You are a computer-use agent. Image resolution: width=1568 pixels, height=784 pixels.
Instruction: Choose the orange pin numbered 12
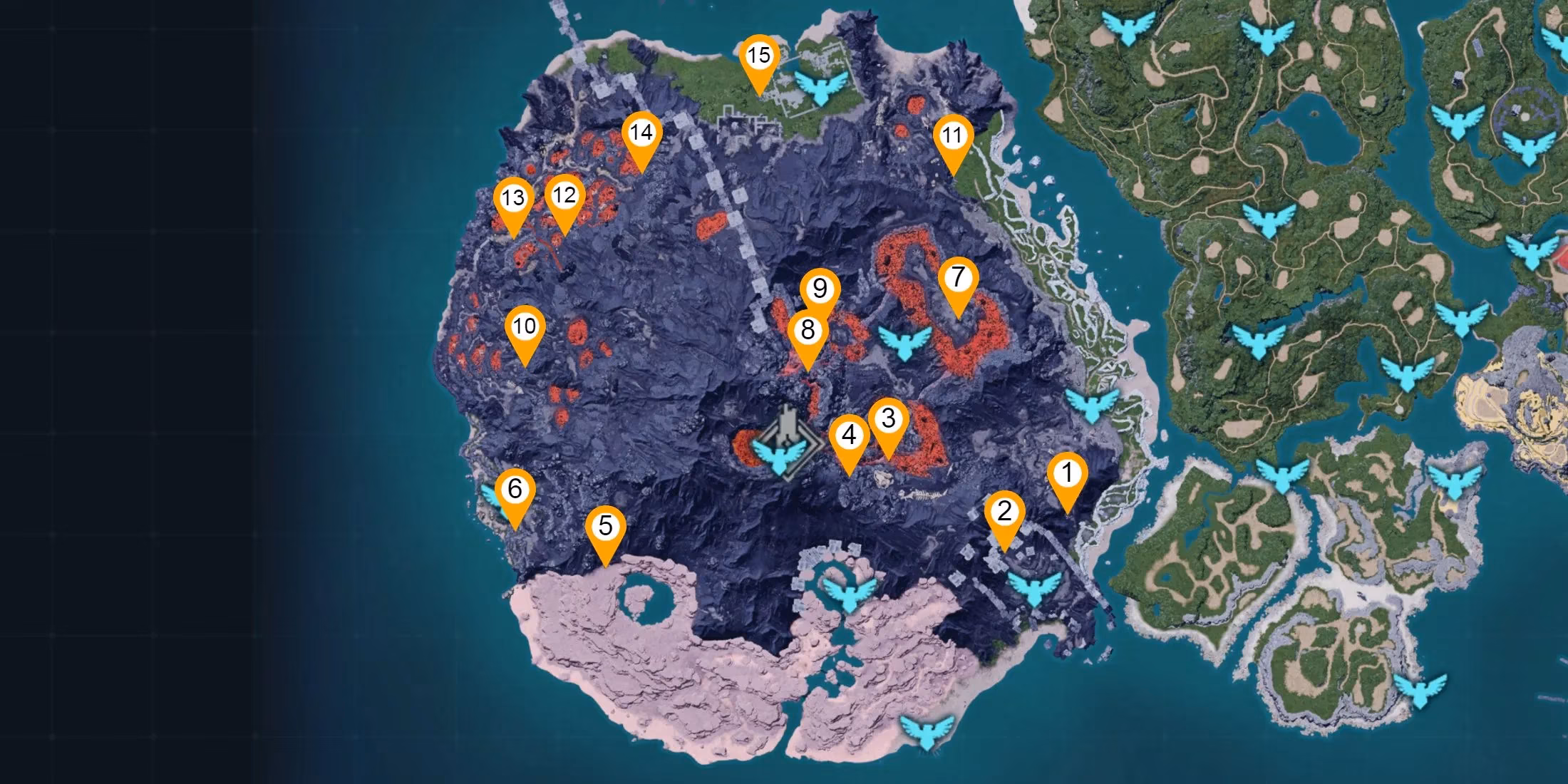pos(564,195)
